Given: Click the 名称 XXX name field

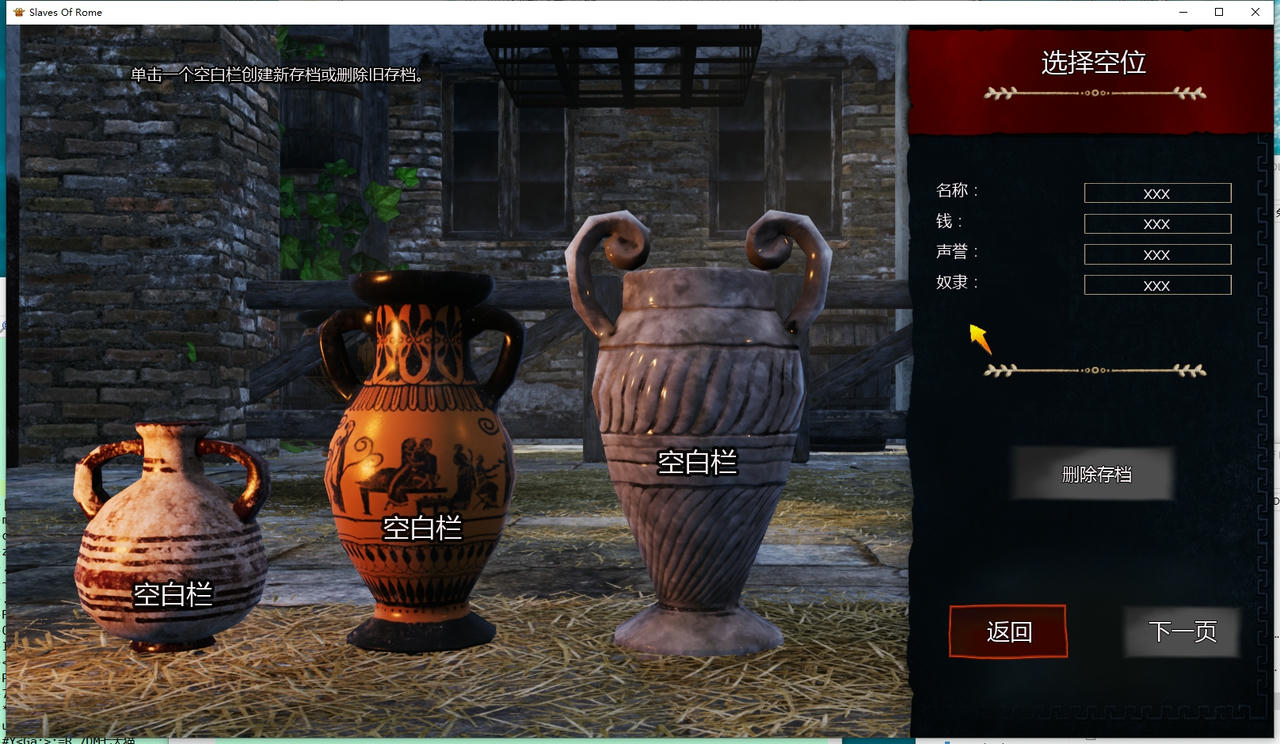Looking at the screenshot, I should tap(1157, 193).
